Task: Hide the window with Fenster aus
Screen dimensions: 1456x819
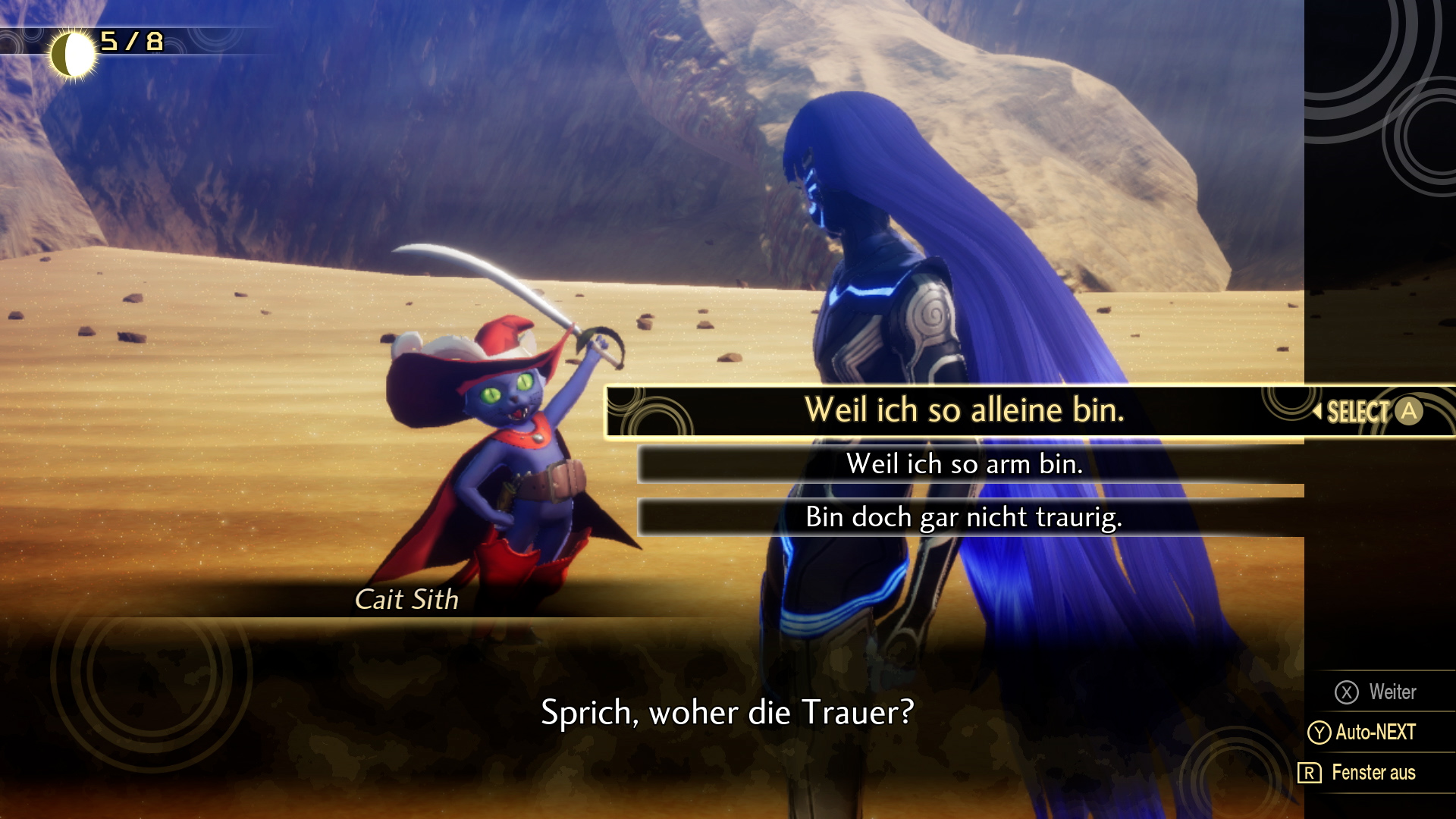Action: 1357,773
